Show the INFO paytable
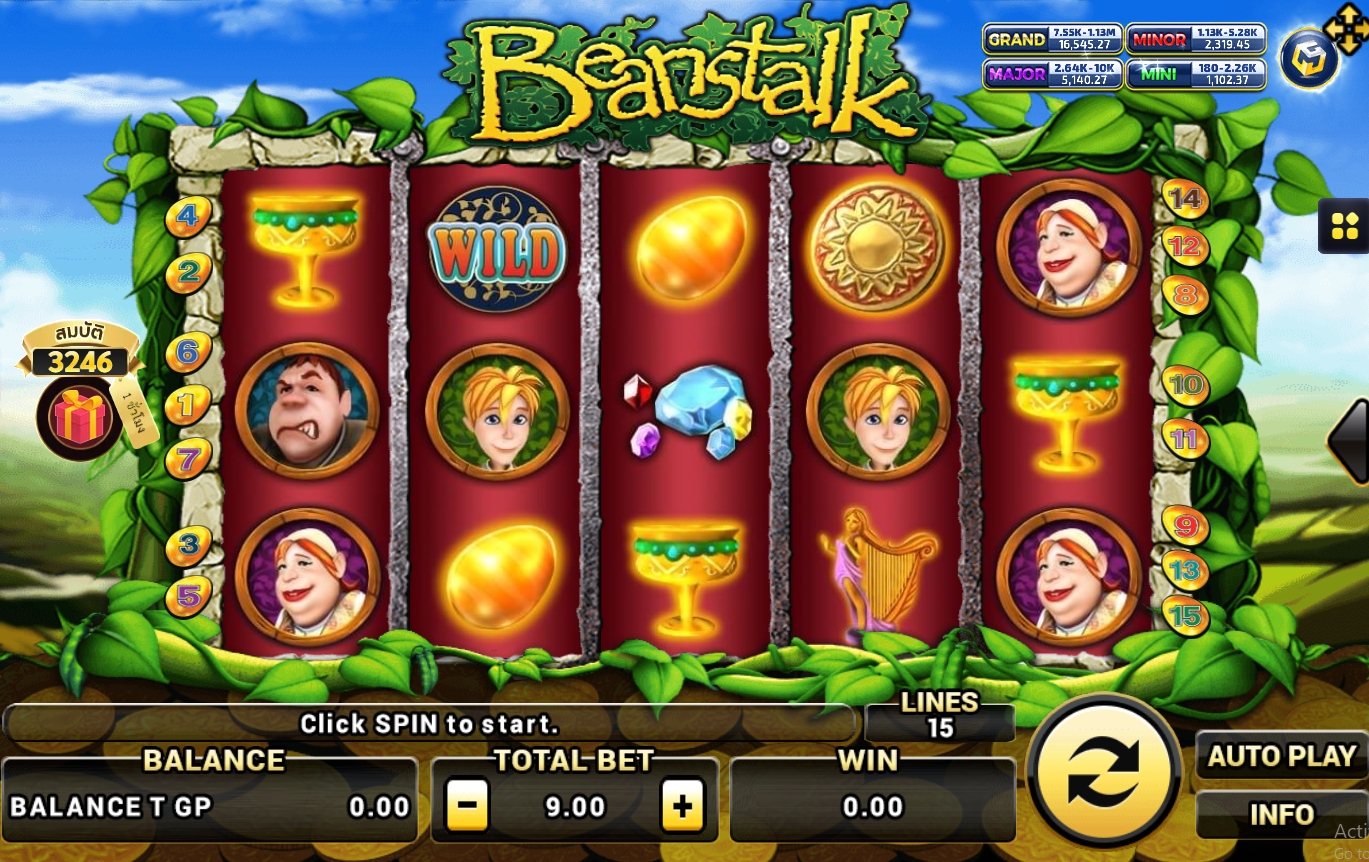 pos(1281,814)
